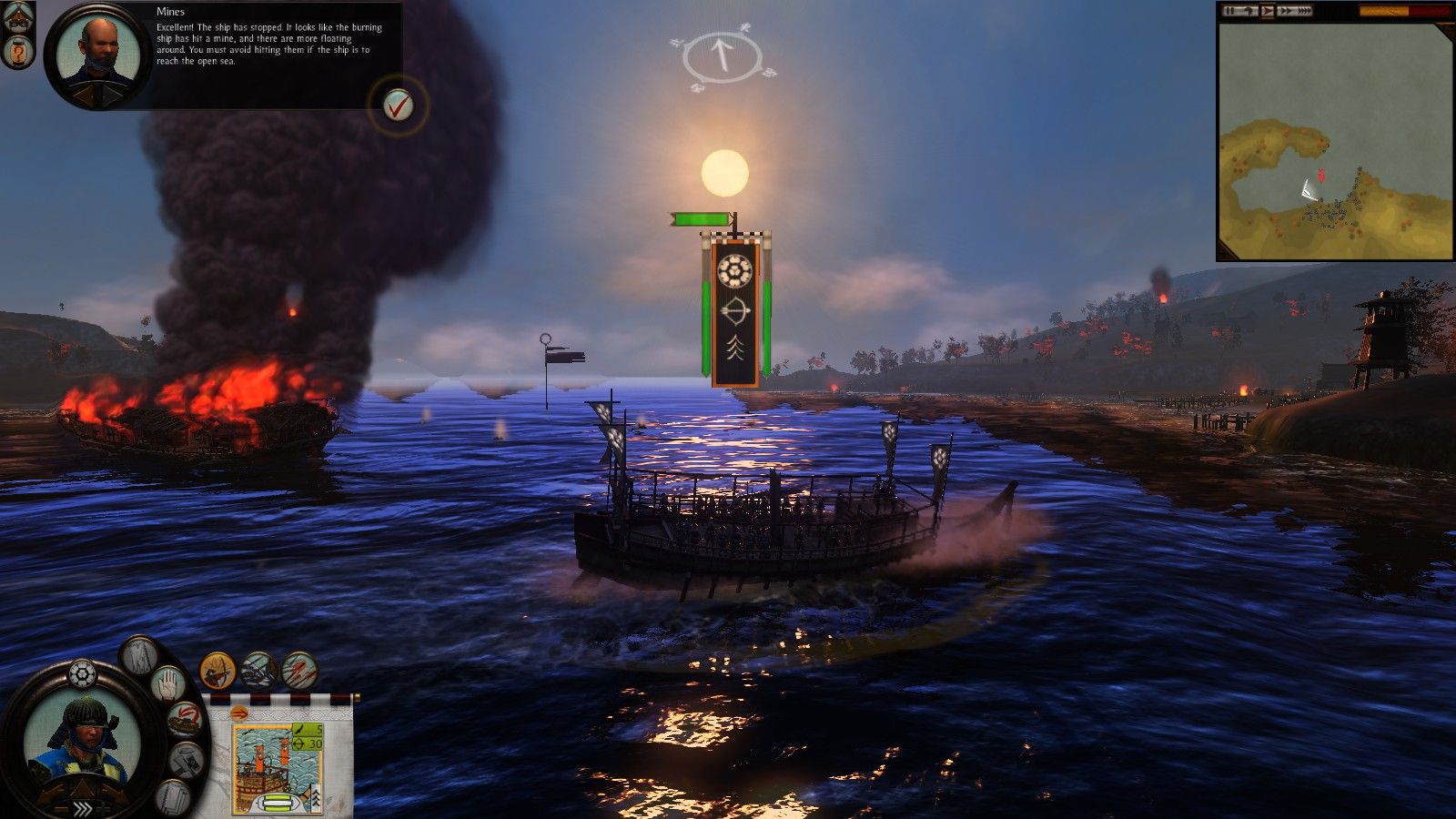
Task: Set battle to double fast-forward speed
Action: click(x=1285, y=11)
